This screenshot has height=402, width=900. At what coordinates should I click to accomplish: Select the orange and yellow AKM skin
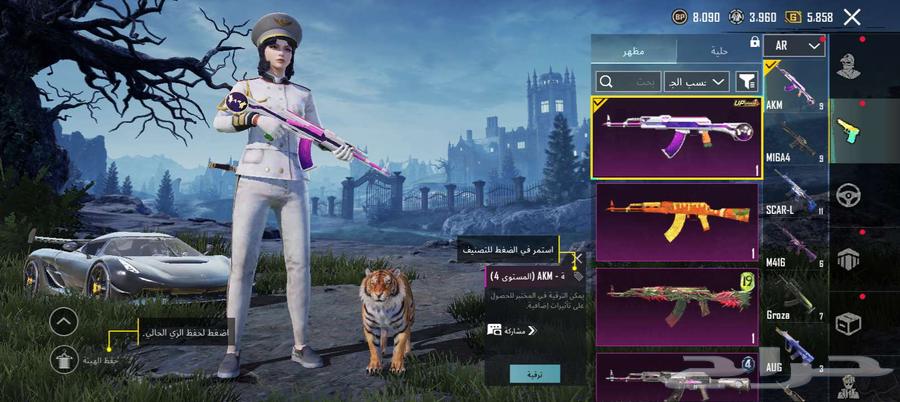(677, 223)
